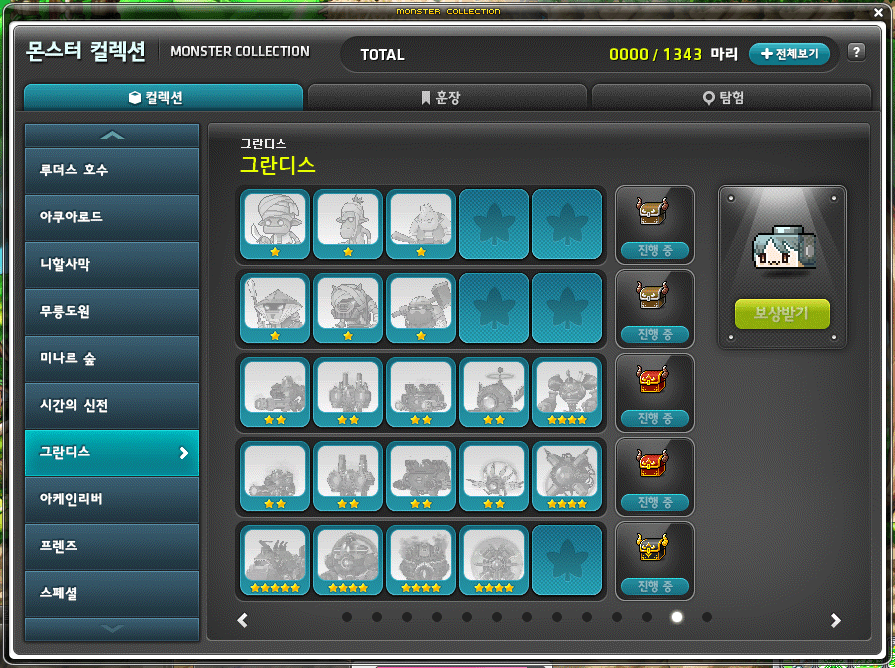This screenshot has width=895, height=668.
Task: Open the question mark help button
Action: [856, 53]
